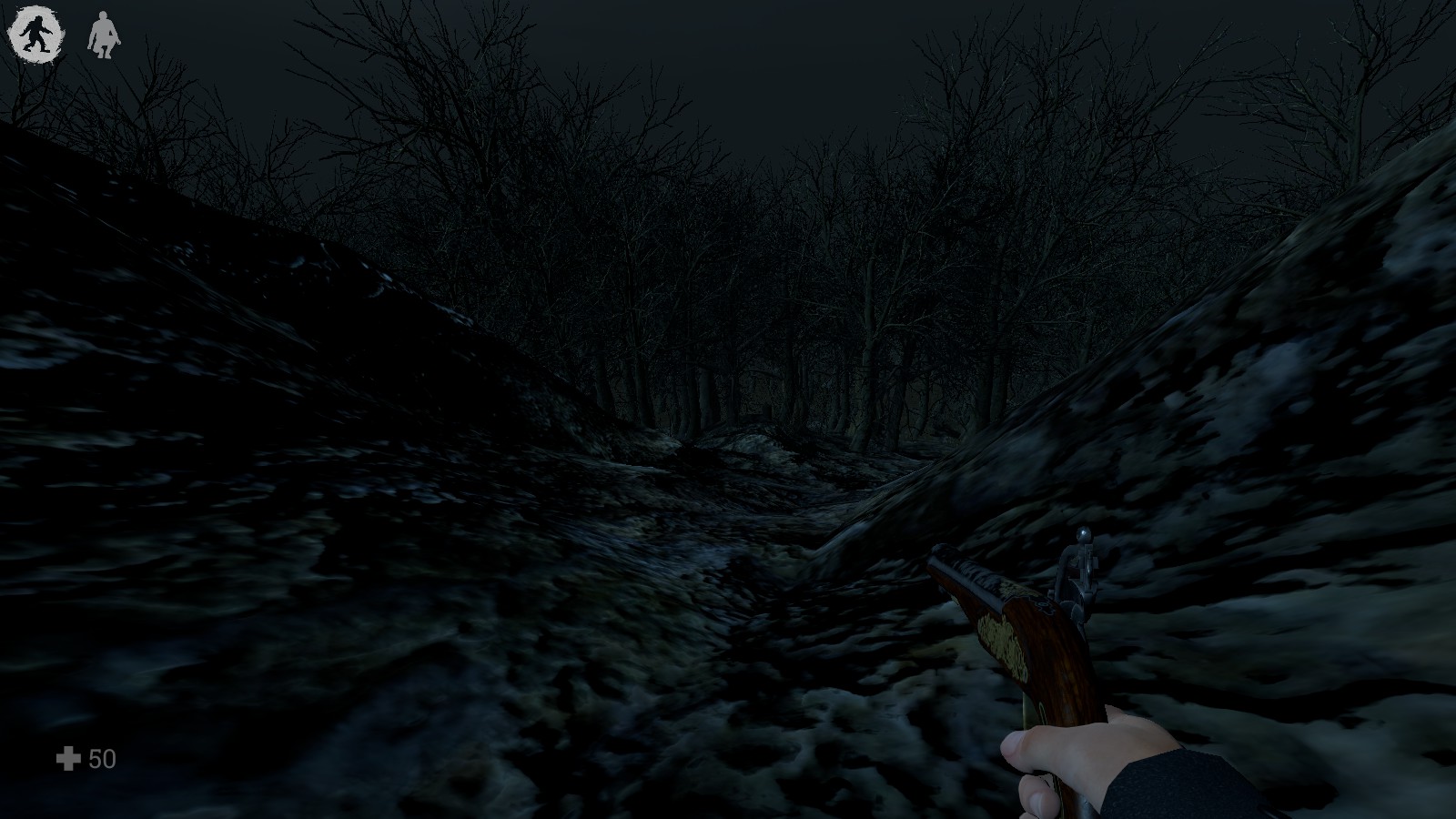Select the crouching figure stance icon

(x=104, y=35)
